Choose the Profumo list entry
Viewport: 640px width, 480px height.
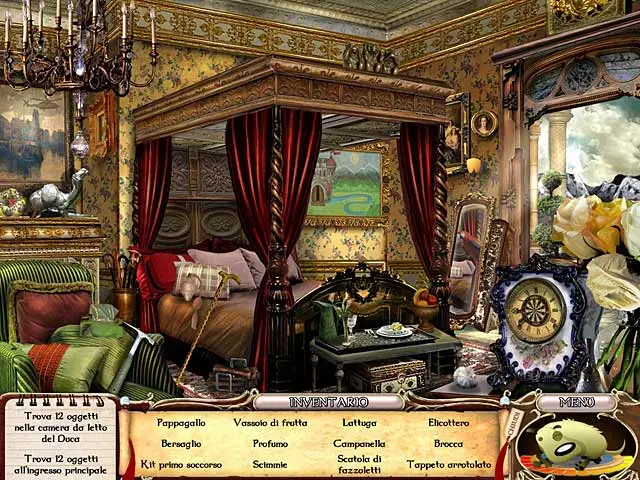[269, 443]
